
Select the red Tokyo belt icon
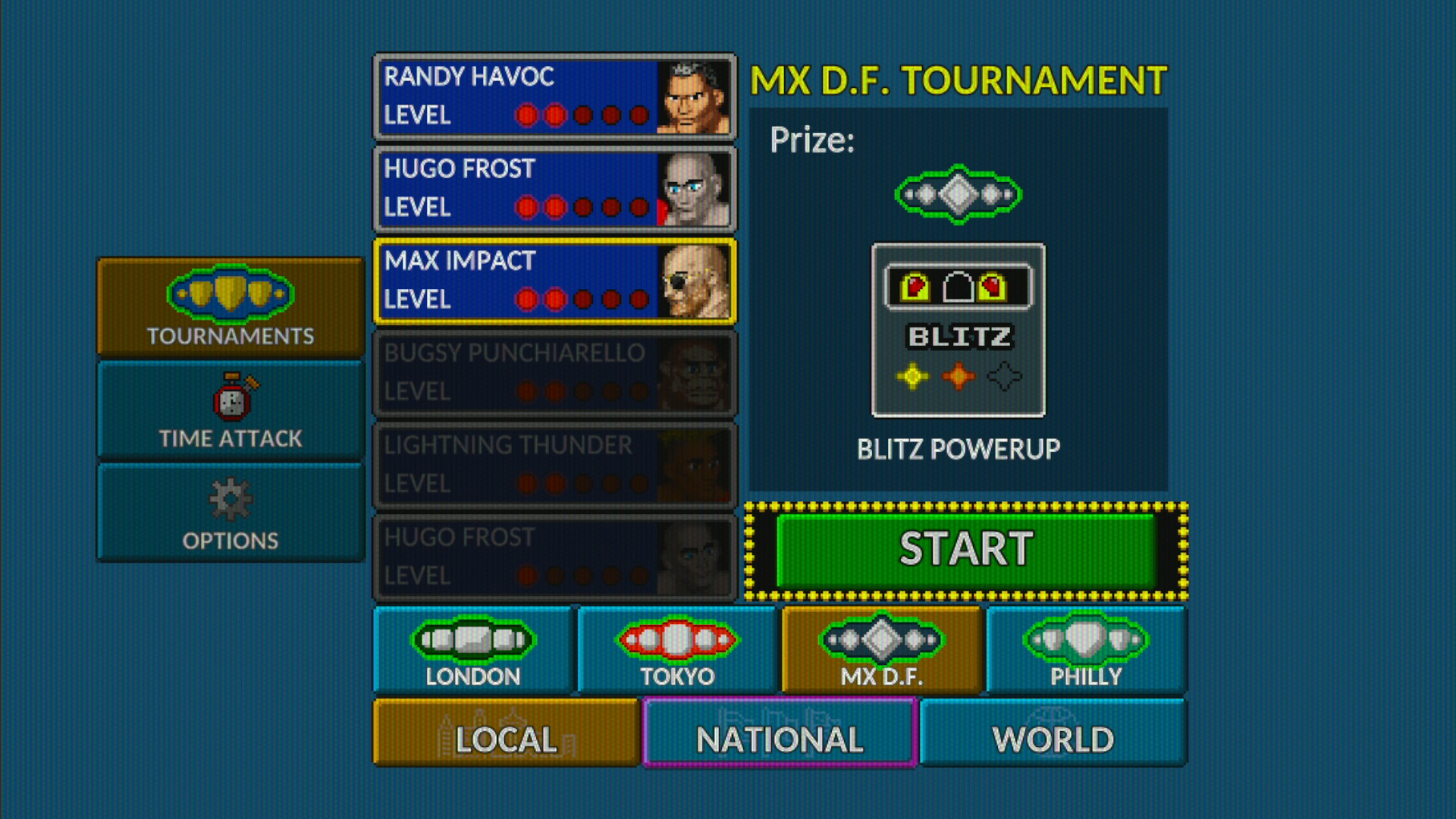tap(679, 639)
